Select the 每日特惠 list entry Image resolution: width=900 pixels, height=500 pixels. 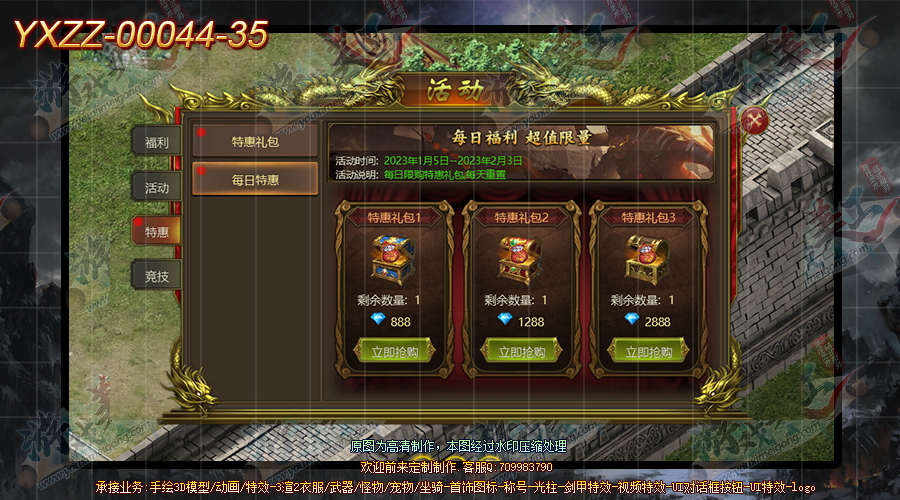pyautogui.click(x=256, y=180)
